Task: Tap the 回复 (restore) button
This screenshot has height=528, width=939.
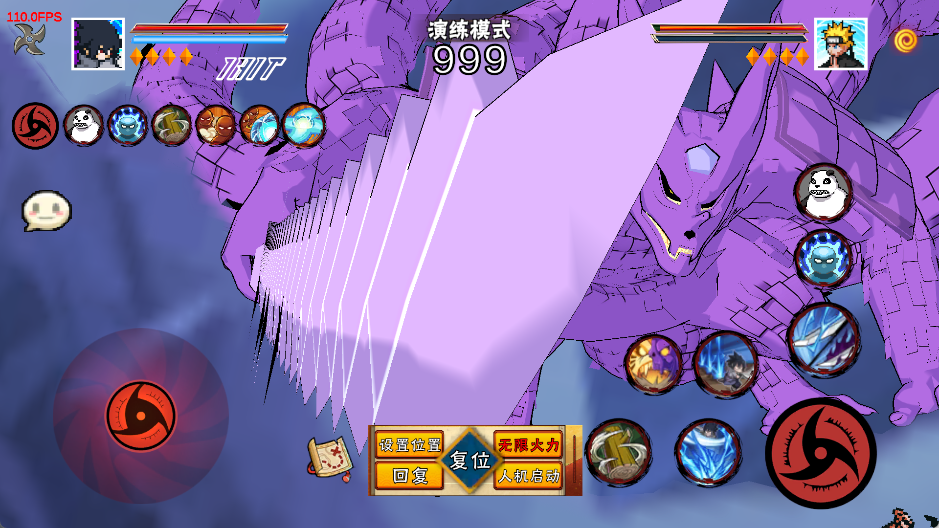Action: pyautogui.click(x=409, y=476)
